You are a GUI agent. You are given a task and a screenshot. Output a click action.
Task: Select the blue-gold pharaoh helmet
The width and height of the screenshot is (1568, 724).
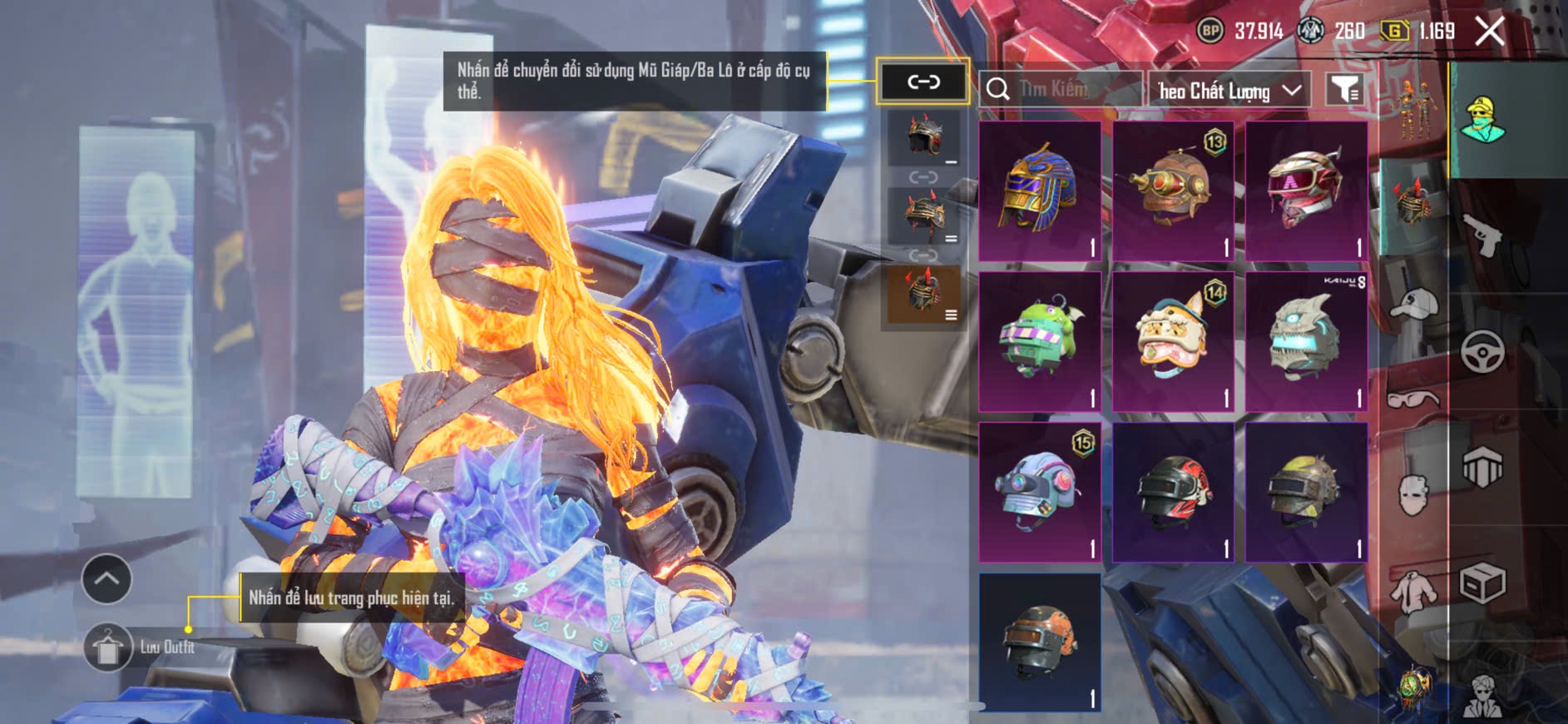(x=1040, y=191)
